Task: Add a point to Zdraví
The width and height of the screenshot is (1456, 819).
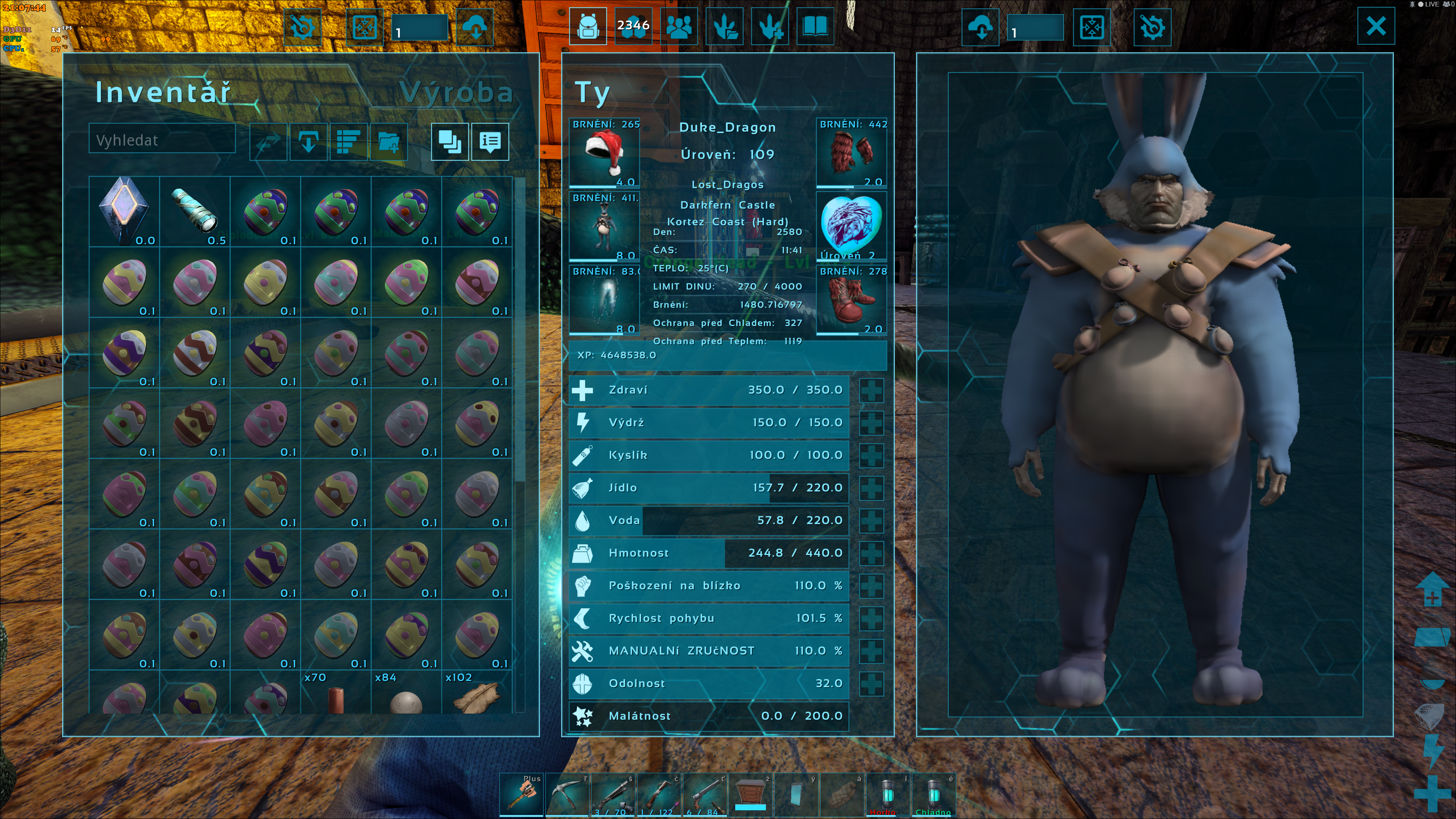Action: (x=871, y=390)
